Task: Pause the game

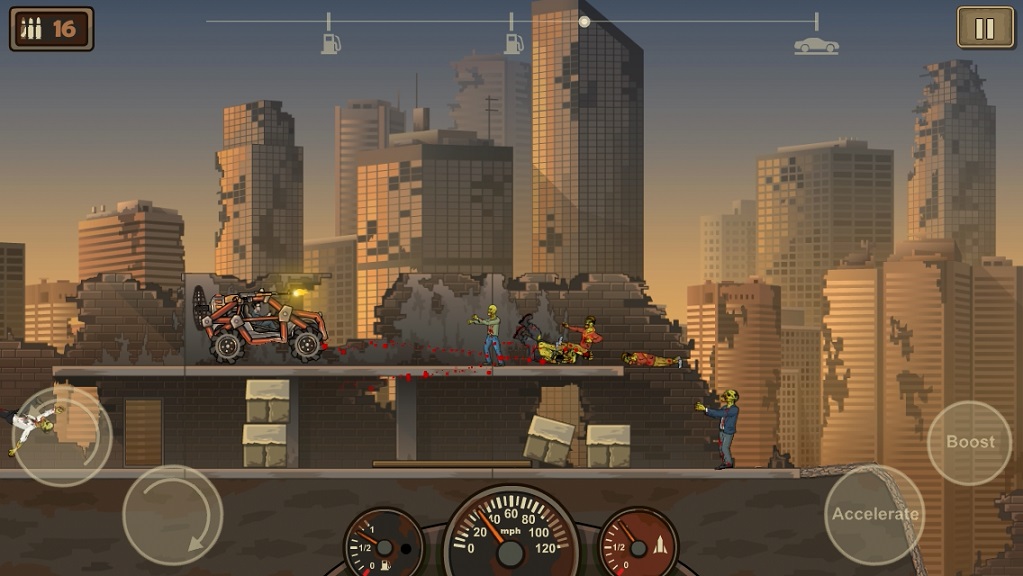Action: click(x=984, y=28)
